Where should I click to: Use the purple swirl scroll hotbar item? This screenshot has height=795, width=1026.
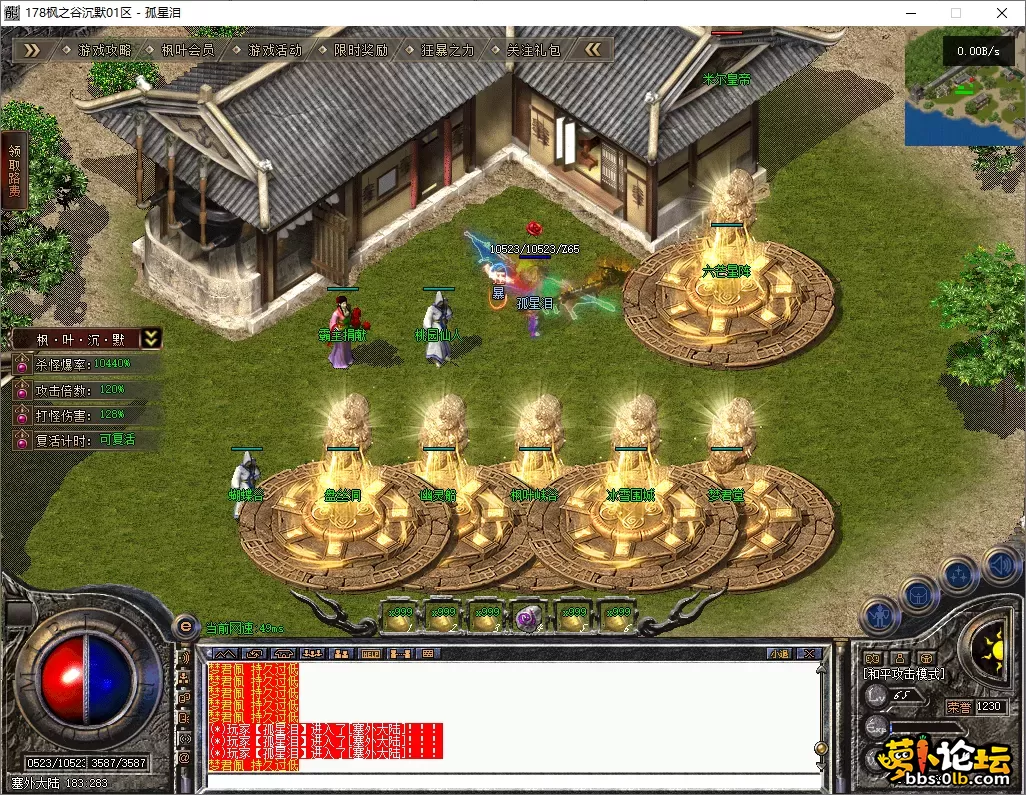point(528,619)
